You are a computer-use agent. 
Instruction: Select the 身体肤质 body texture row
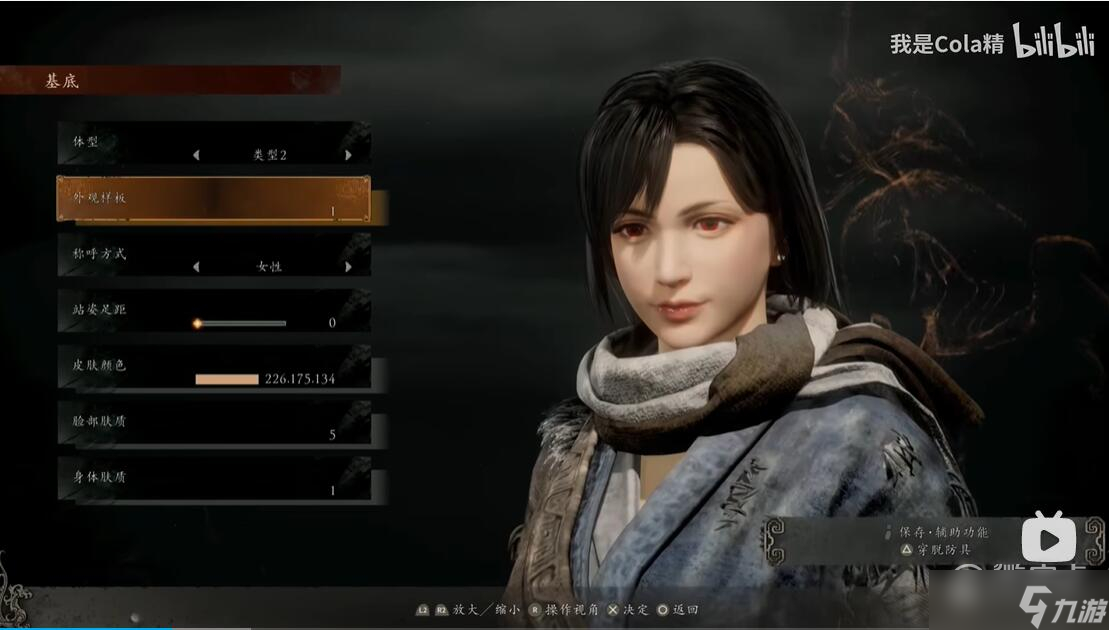tap(213, 479)
